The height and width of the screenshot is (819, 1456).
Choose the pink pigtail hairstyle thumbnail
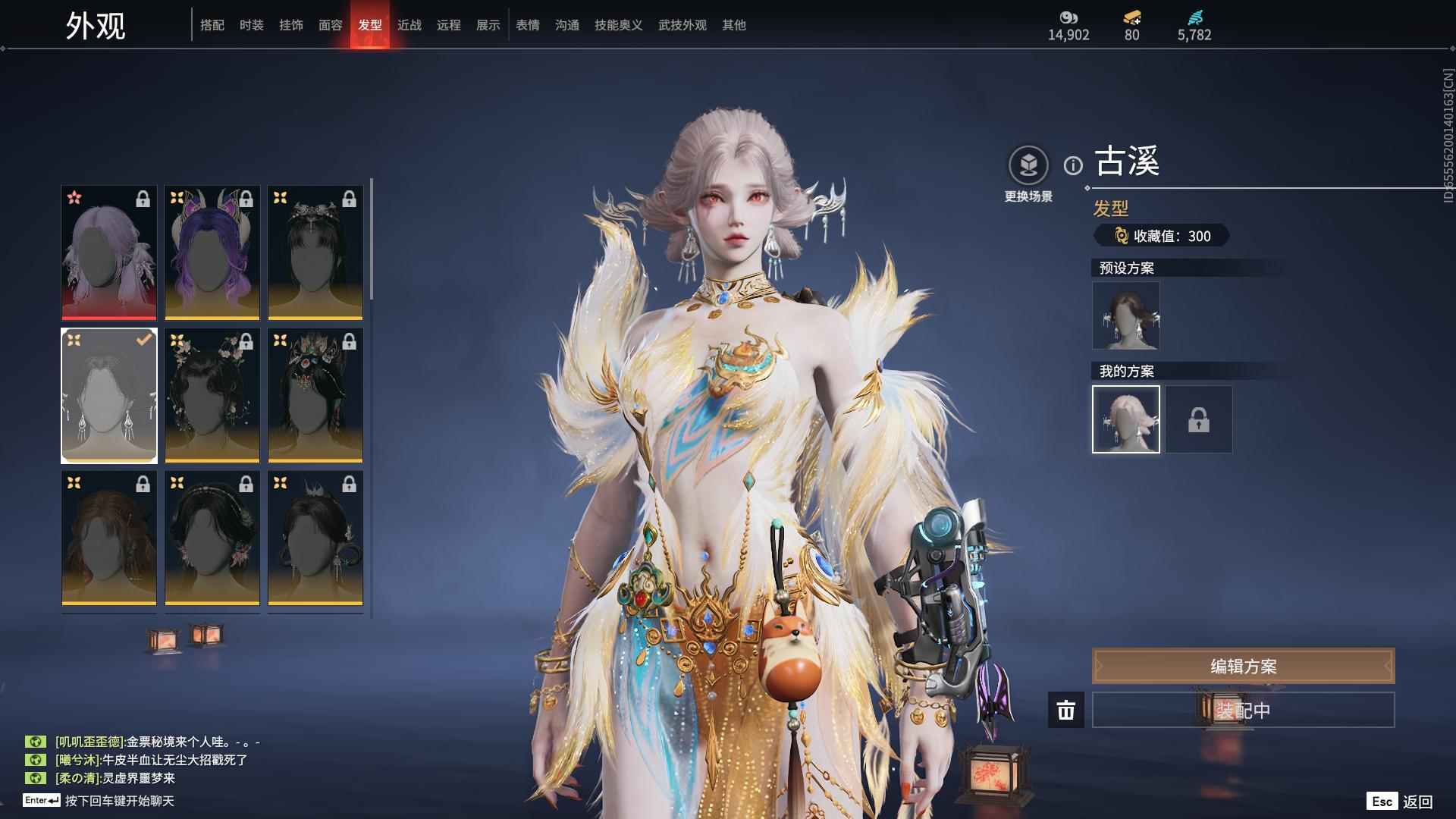109,253
